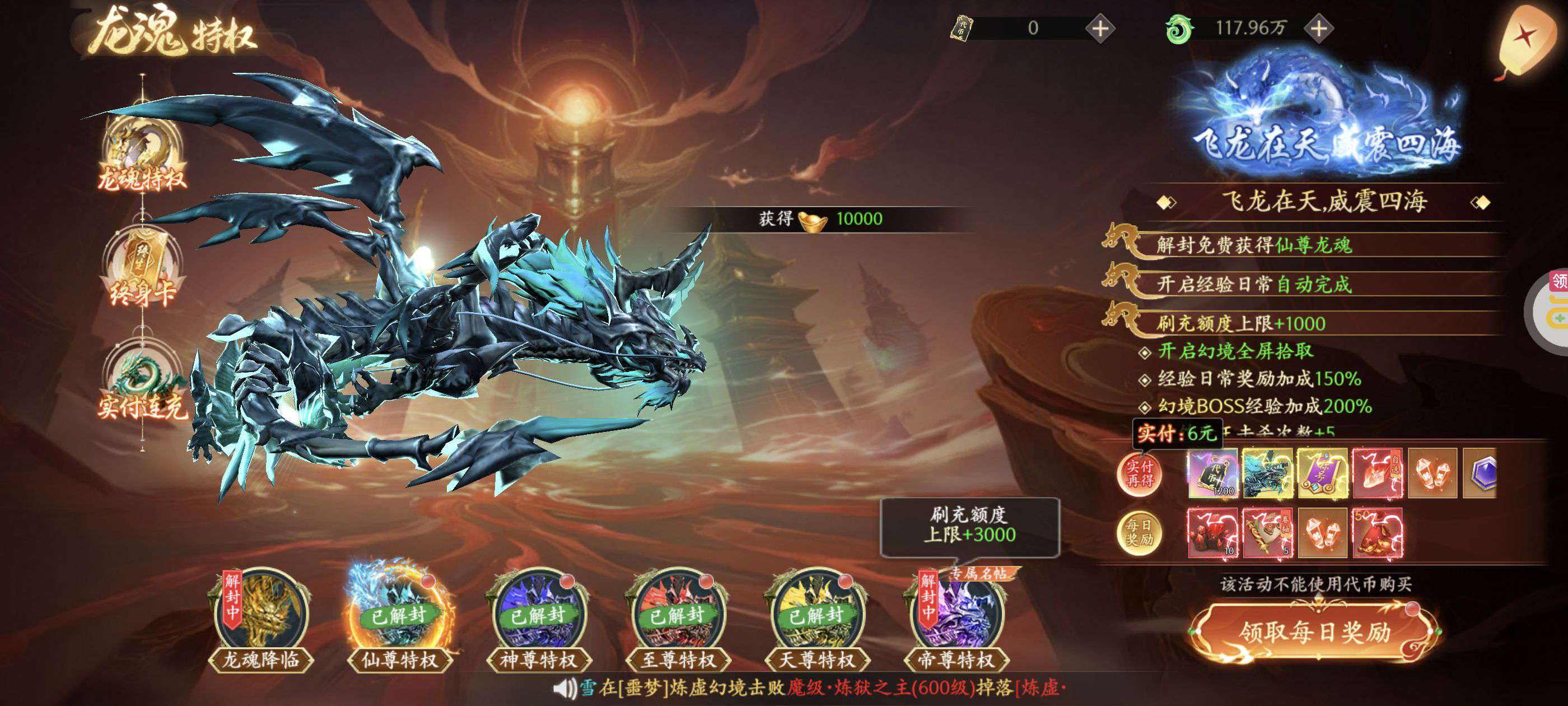
Task: Tap the 实付再得 round badge
Action: [1140, 474]
